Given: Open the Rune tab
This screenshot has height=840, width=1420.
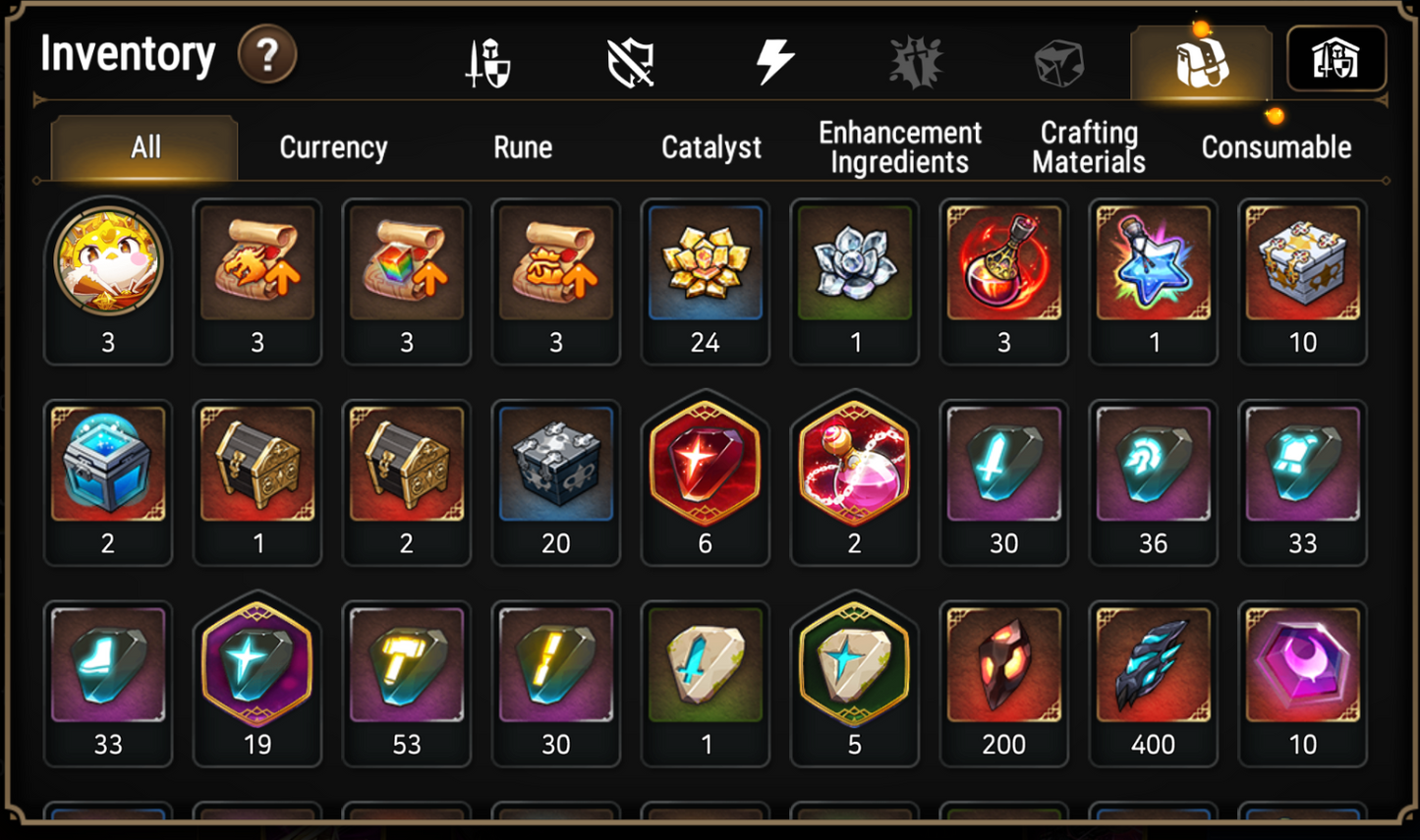Looking at the screenshot, I should (523, 147).
